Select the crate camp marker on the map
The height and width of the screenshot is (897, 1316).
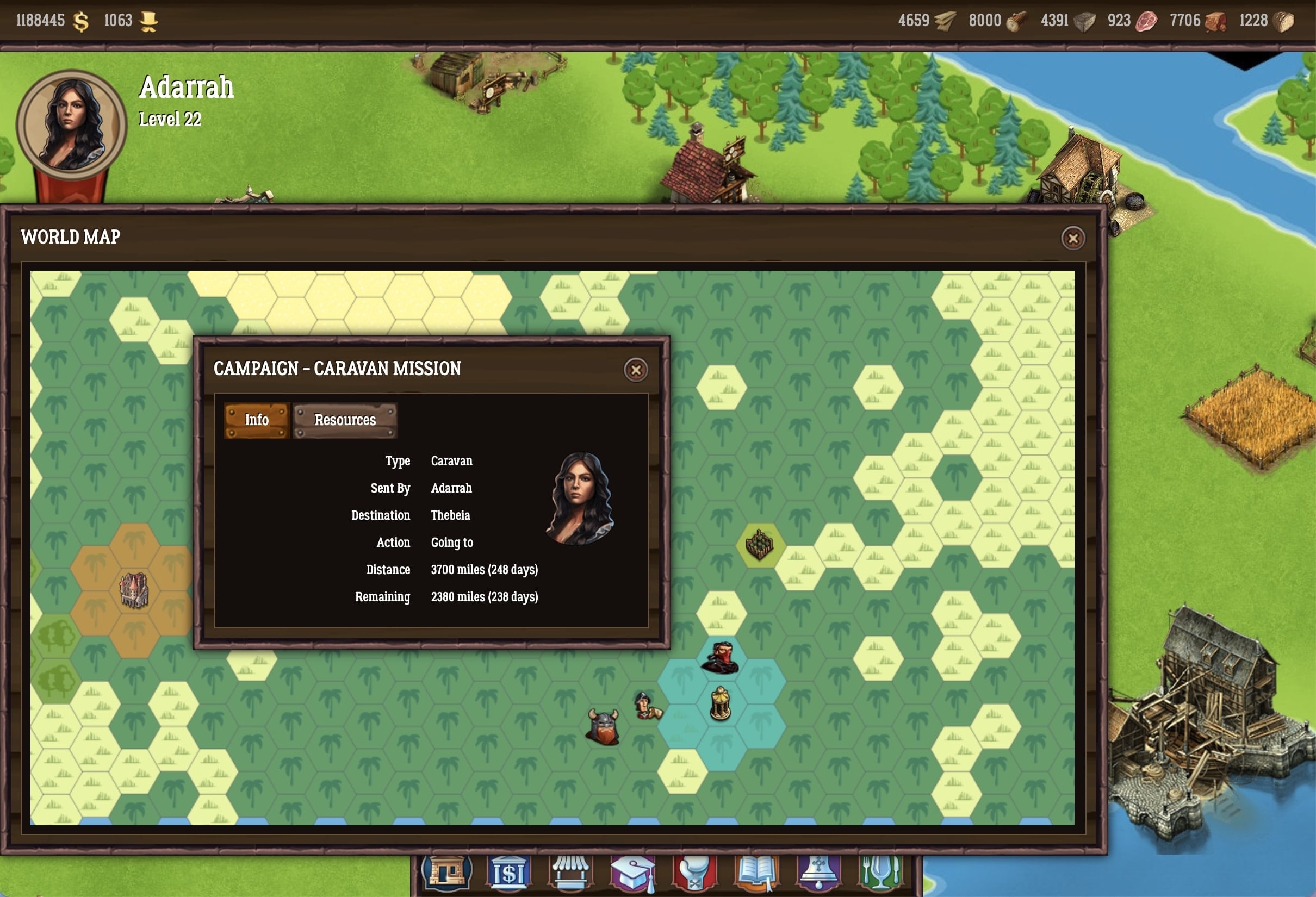759,544
